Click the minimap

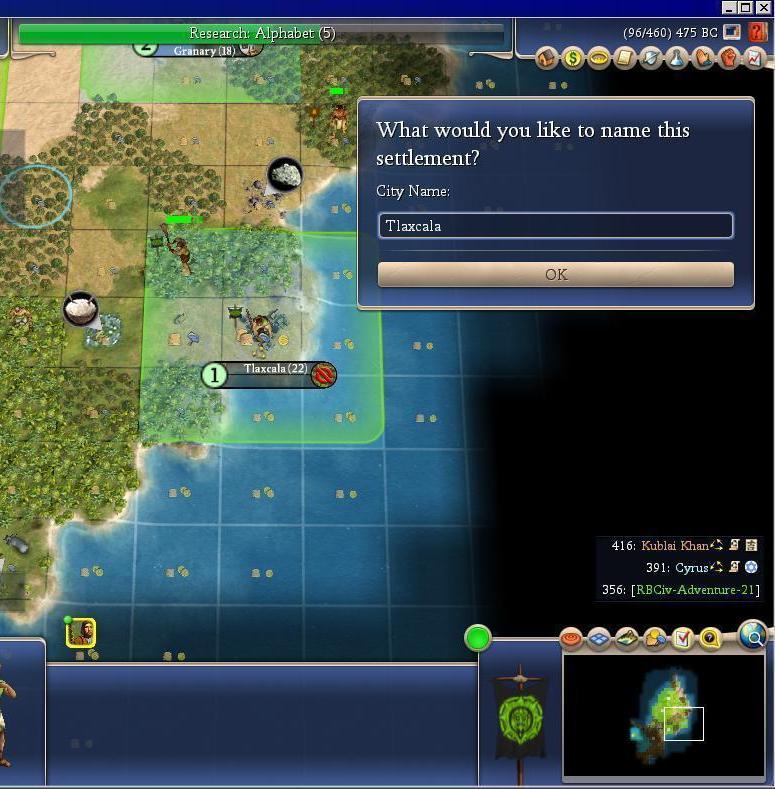pyautogui.click(x=663, y=714)
